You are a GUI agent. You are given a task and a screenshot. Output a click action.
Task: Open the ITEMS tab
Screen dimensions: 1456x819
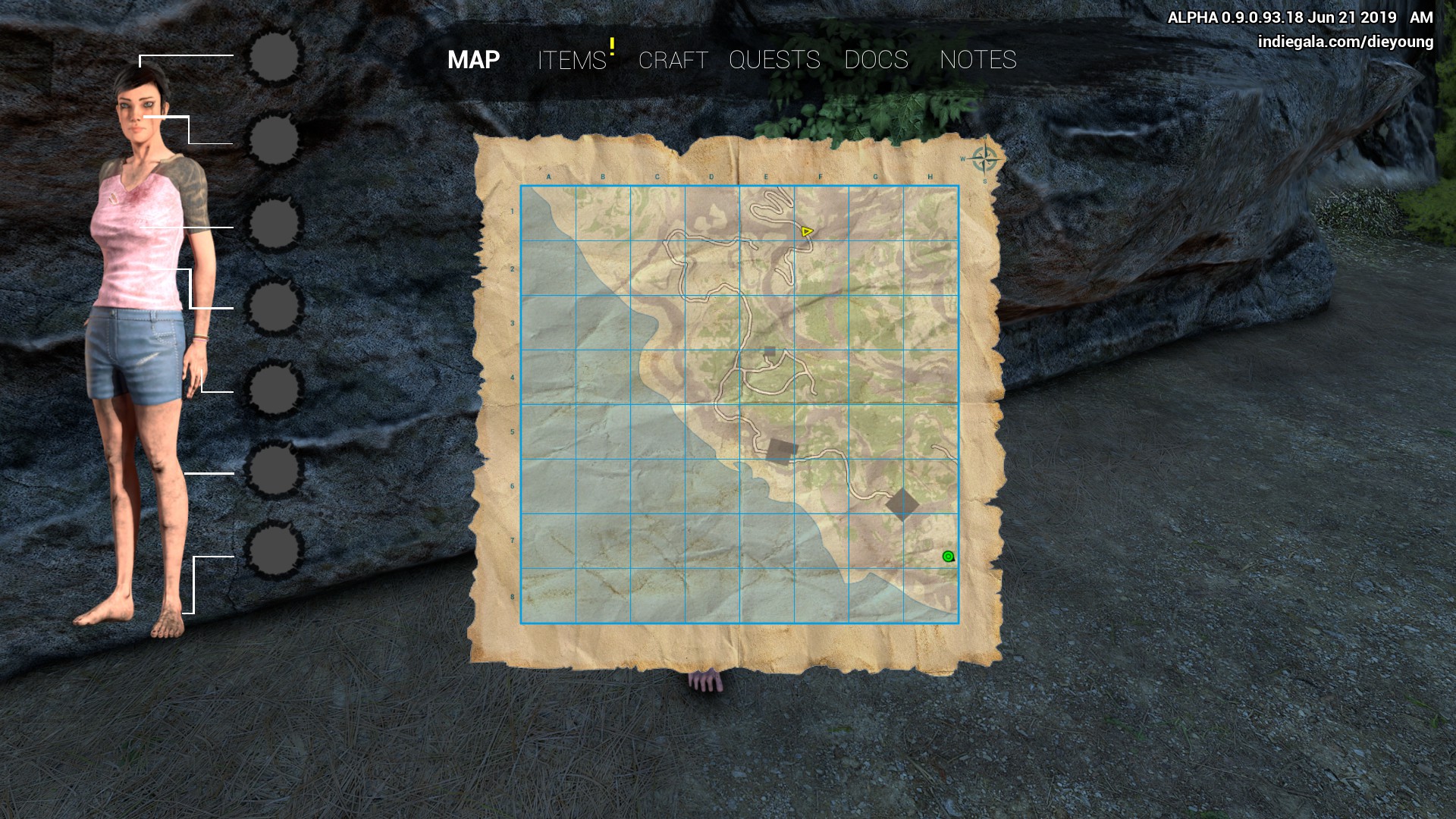572,60
